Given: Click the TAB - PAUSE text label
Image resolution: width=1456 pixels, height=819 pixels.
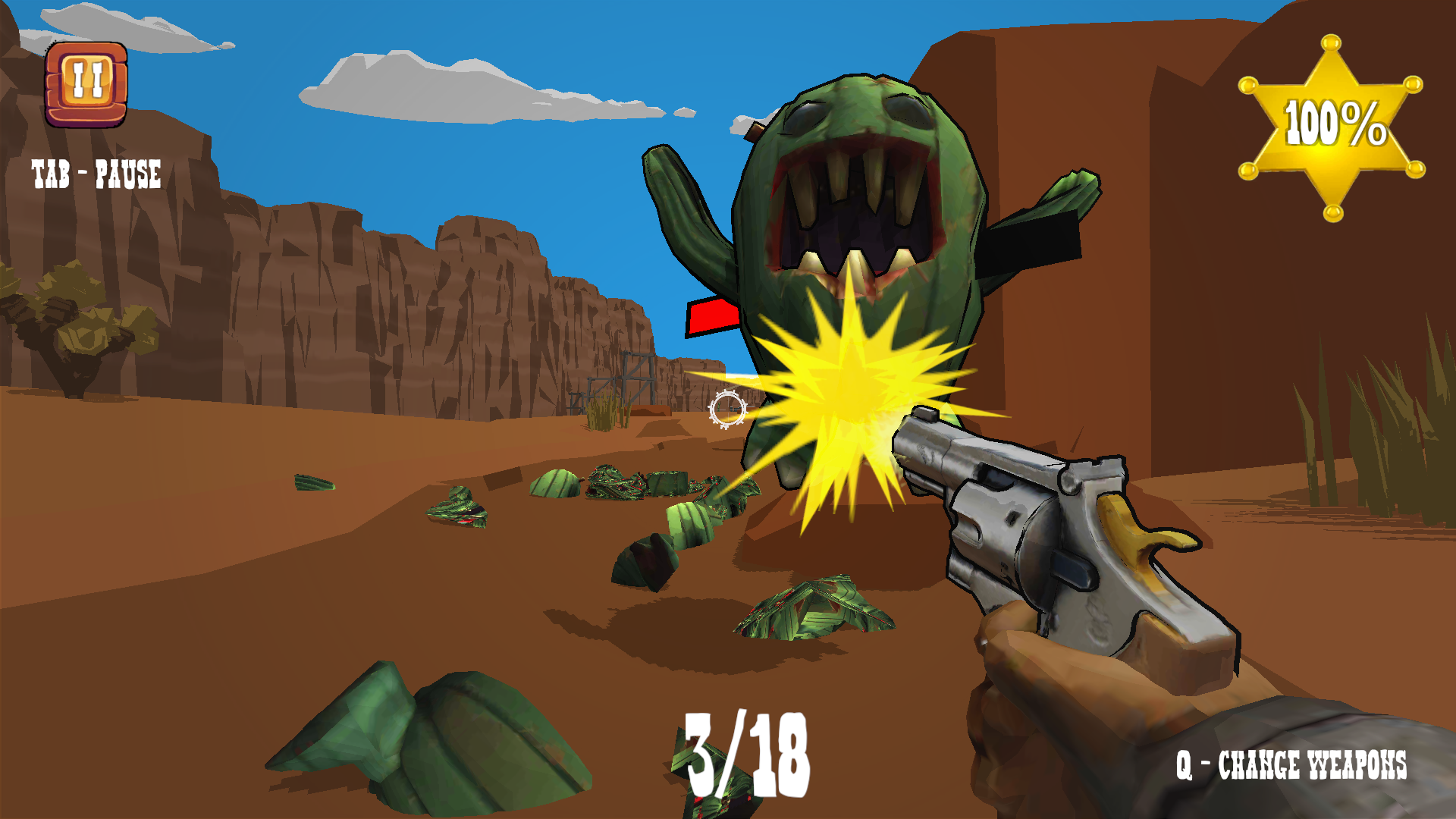Looking at the screenshot, I should click(96, 173).
